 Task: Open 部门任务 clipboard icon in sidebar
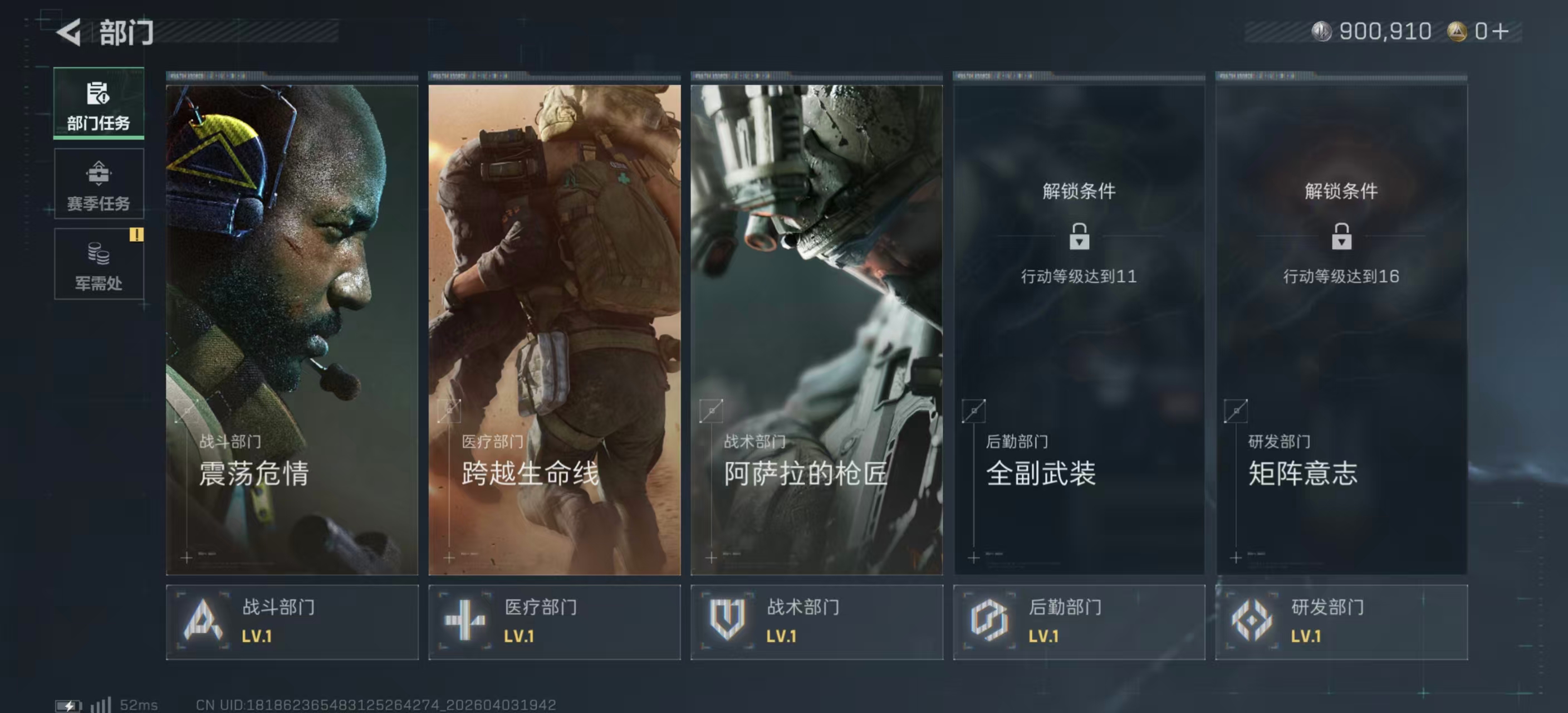point(97,93)
